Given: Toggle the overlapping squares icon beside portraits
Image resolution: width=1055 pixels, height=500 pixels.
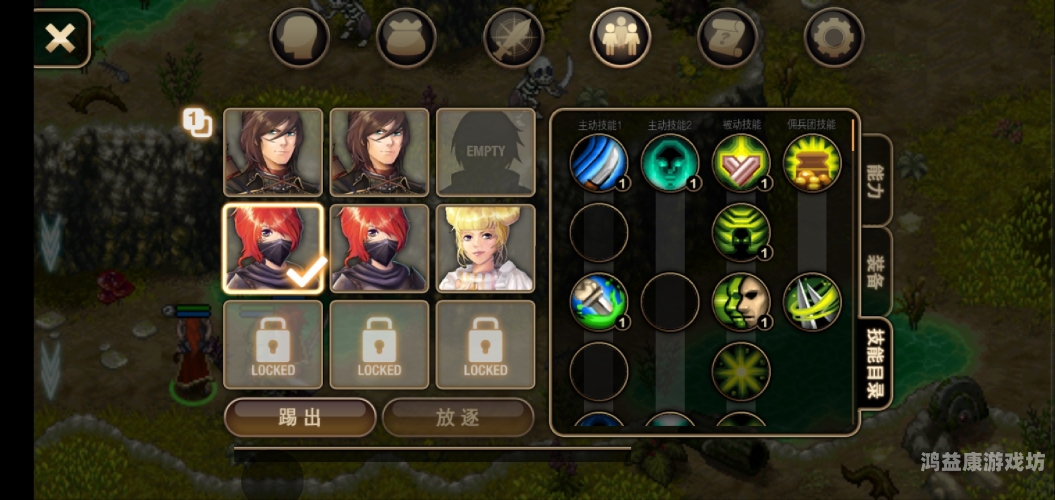Looking at the screenshot, I should coord(196,123).
